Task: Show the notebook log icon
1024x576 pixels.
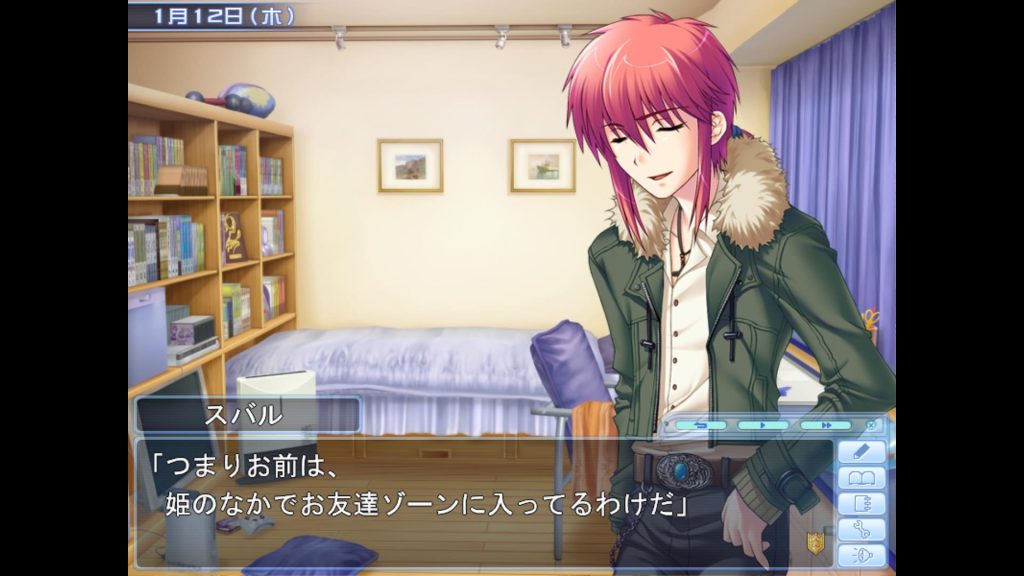Action: [x=861, y=504]
